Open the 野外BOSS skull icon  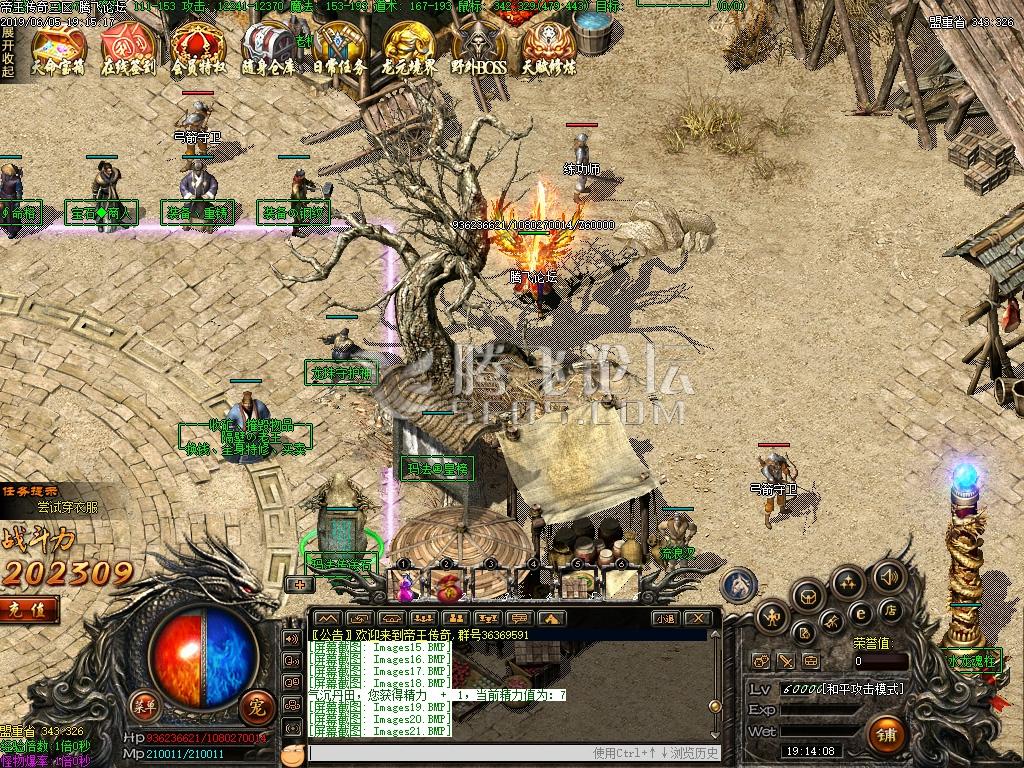(478, 48)
